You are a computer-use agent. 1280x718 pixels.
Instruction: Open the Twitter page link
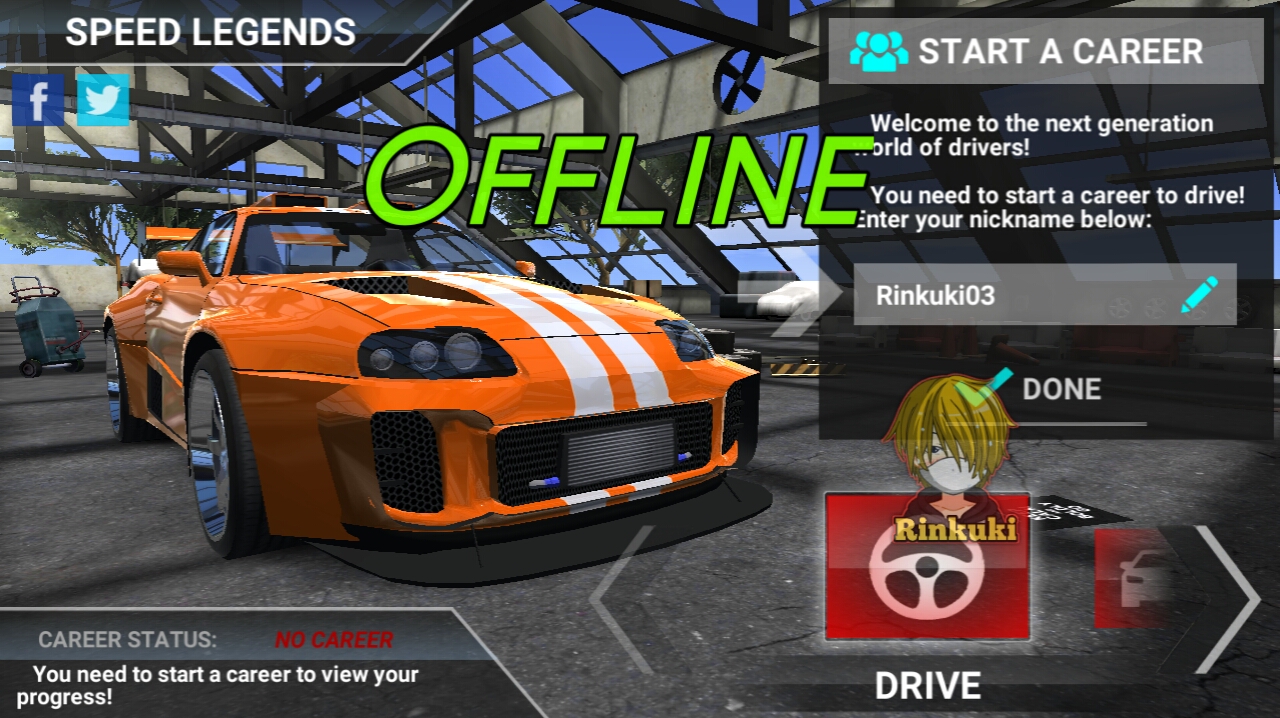(103, 100)
